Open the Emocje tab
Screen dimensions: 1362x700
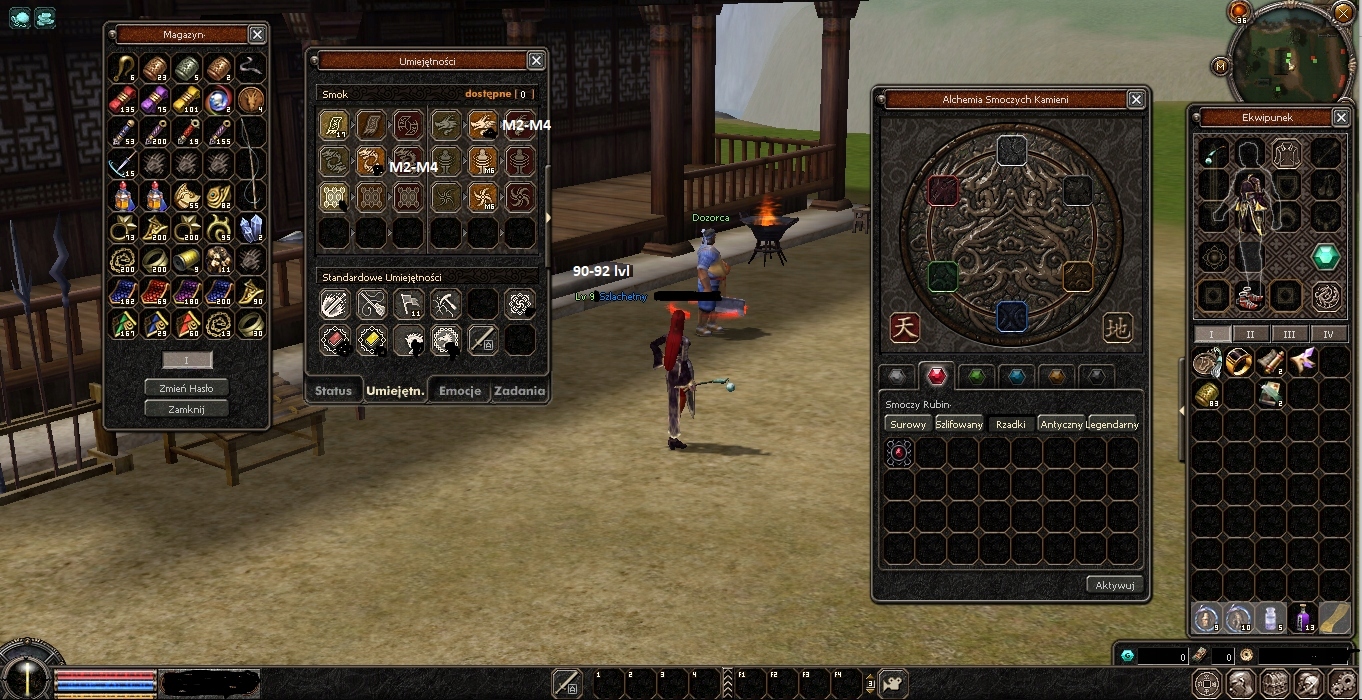click(460, 391)
